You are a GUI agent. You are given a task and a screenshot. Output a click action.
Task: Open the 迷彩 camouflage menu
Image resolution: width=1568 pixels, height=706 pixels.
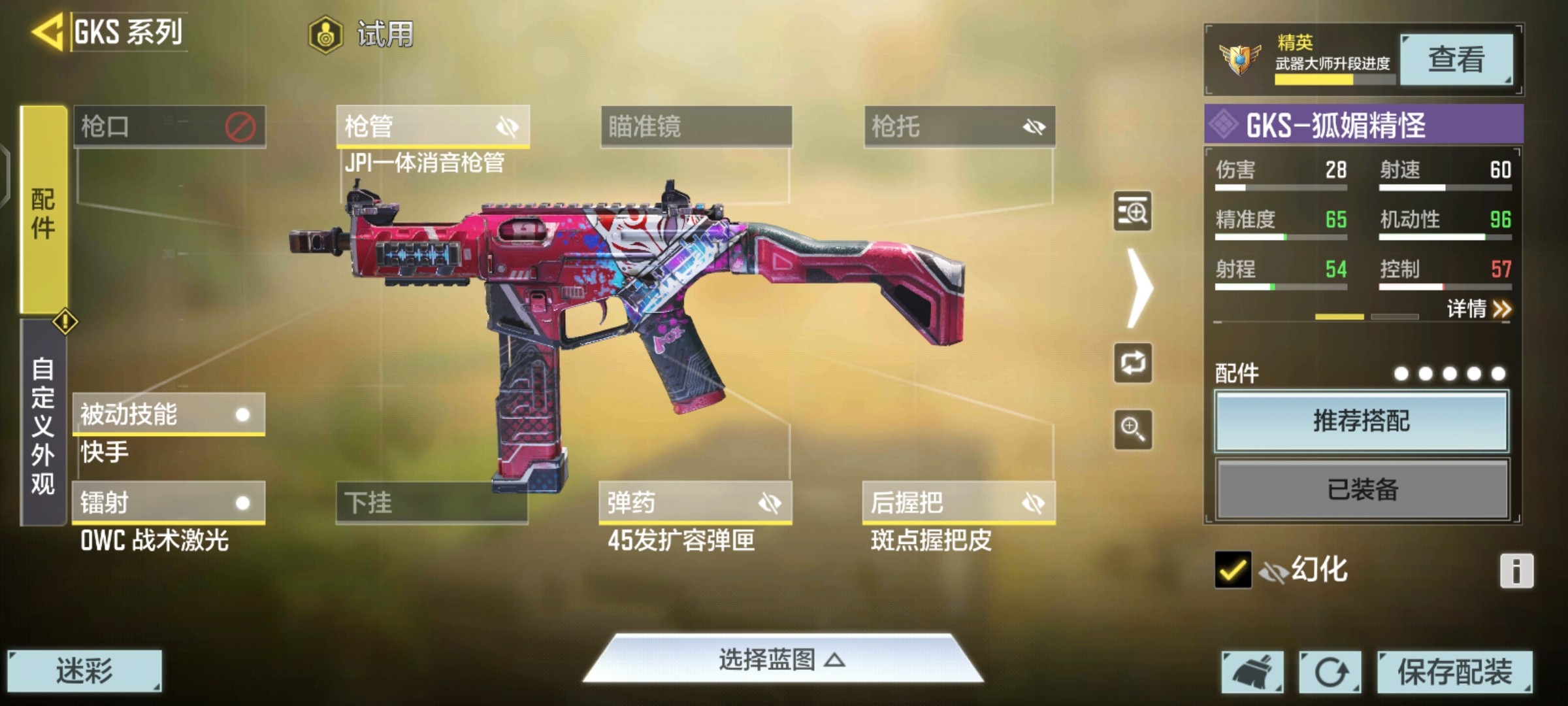pyautogui.click(x=84, y=671)
